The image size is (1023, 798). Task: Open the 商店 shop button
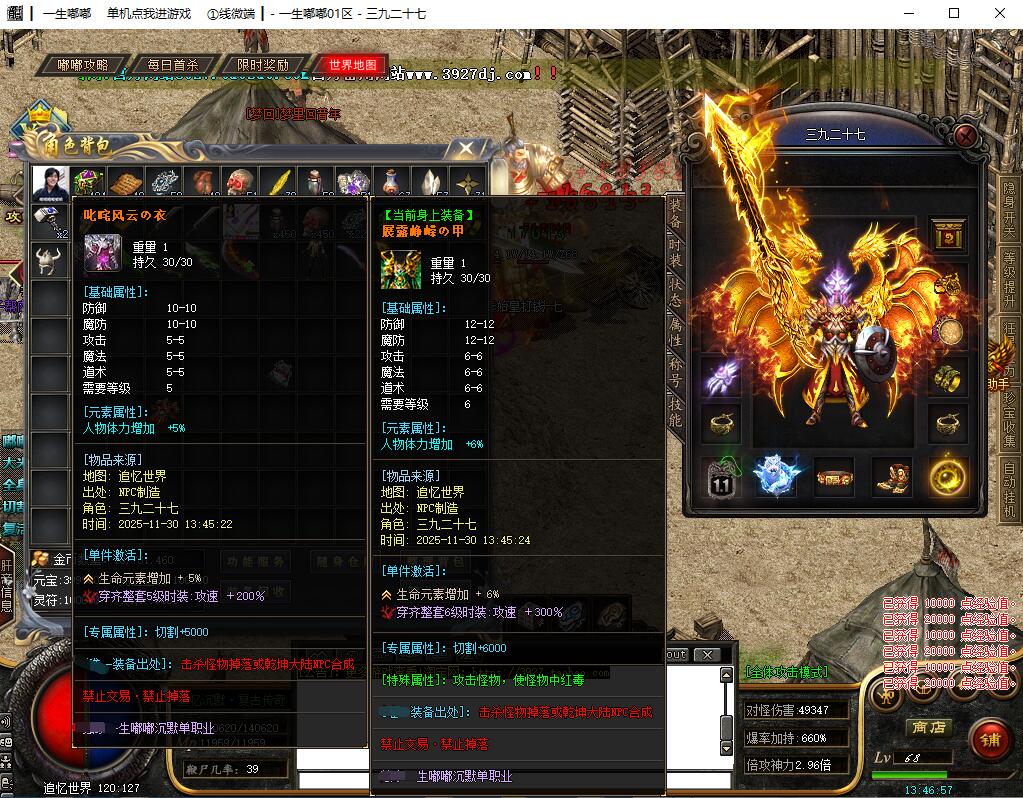pos(927,728)
